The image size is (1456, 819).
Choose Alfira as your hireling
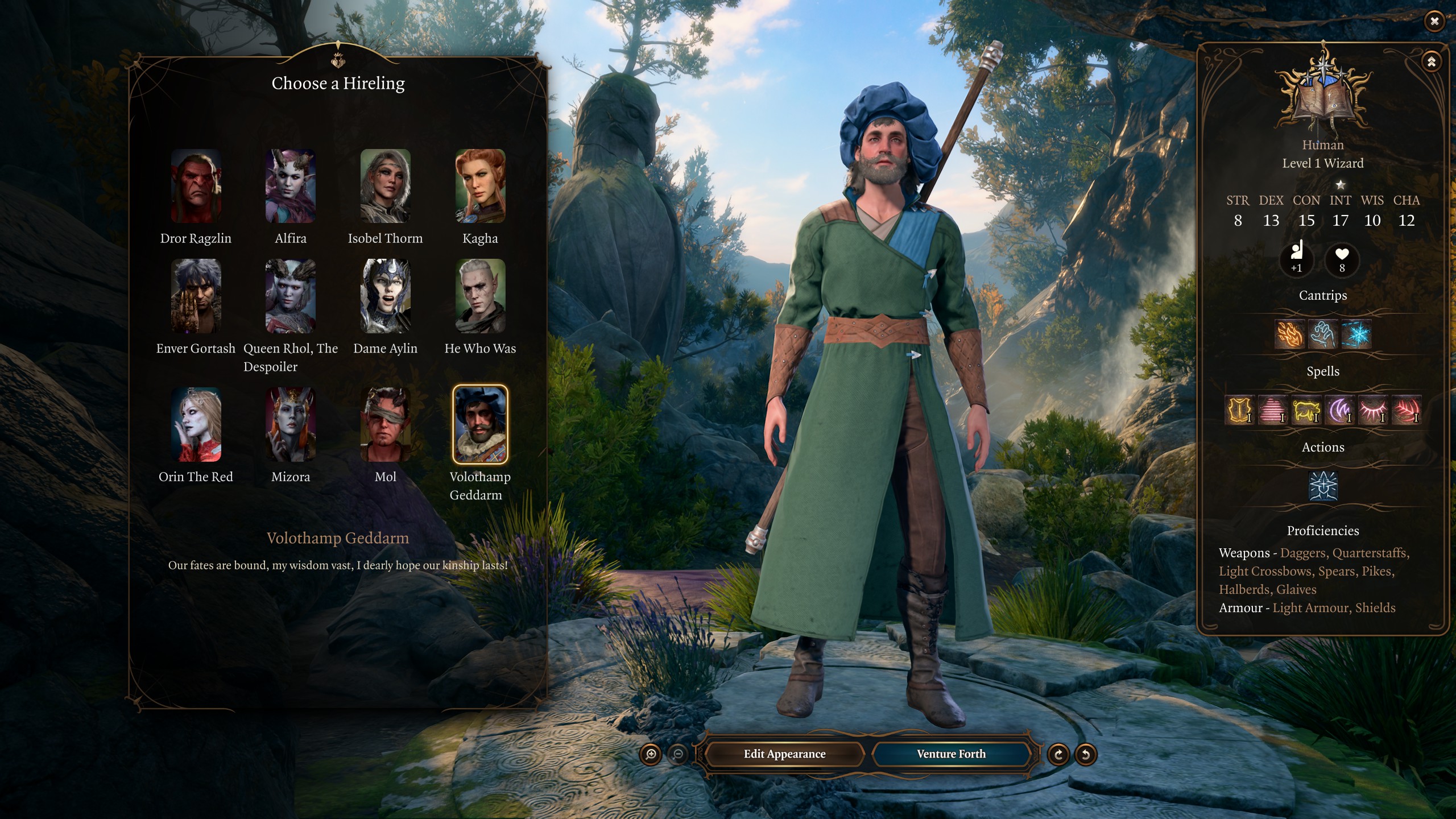(291, 186)
